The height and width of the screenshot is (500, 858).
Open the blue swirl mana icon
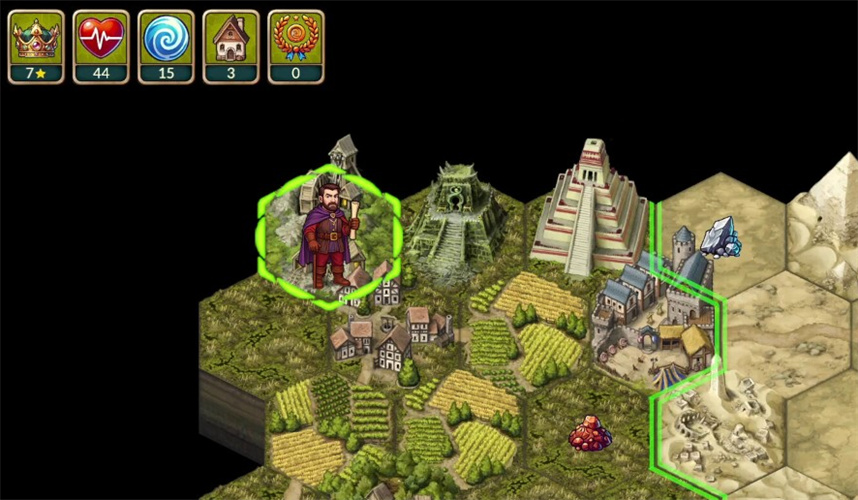[x=166, y=38]
